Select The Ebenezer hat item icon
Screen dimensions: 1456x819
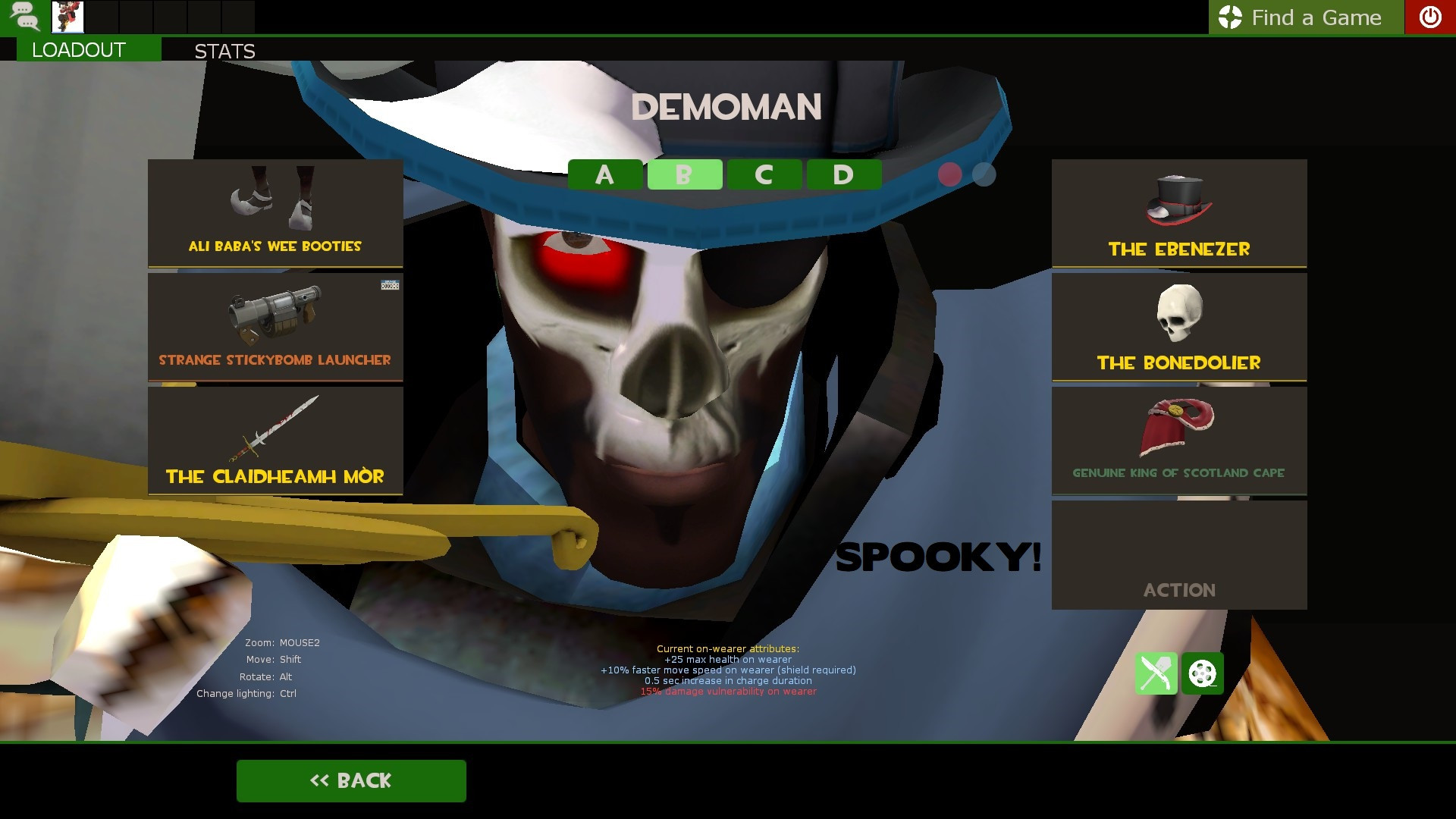(x=1178, y=215)
